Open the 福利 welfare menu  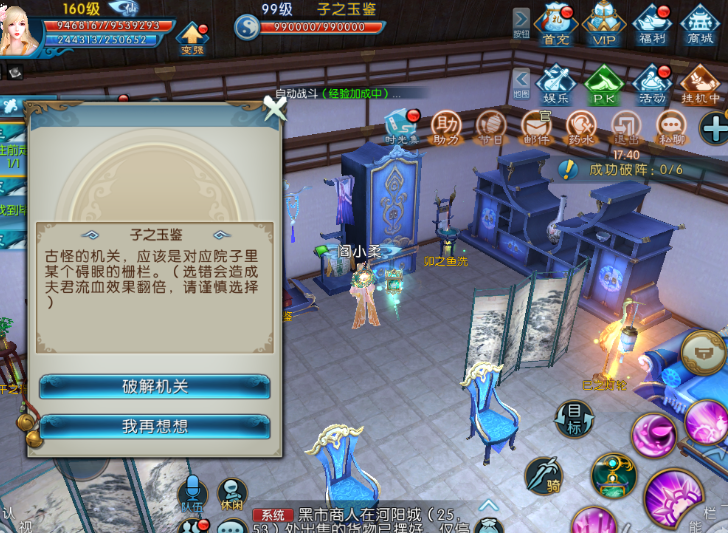pos(652,25)
